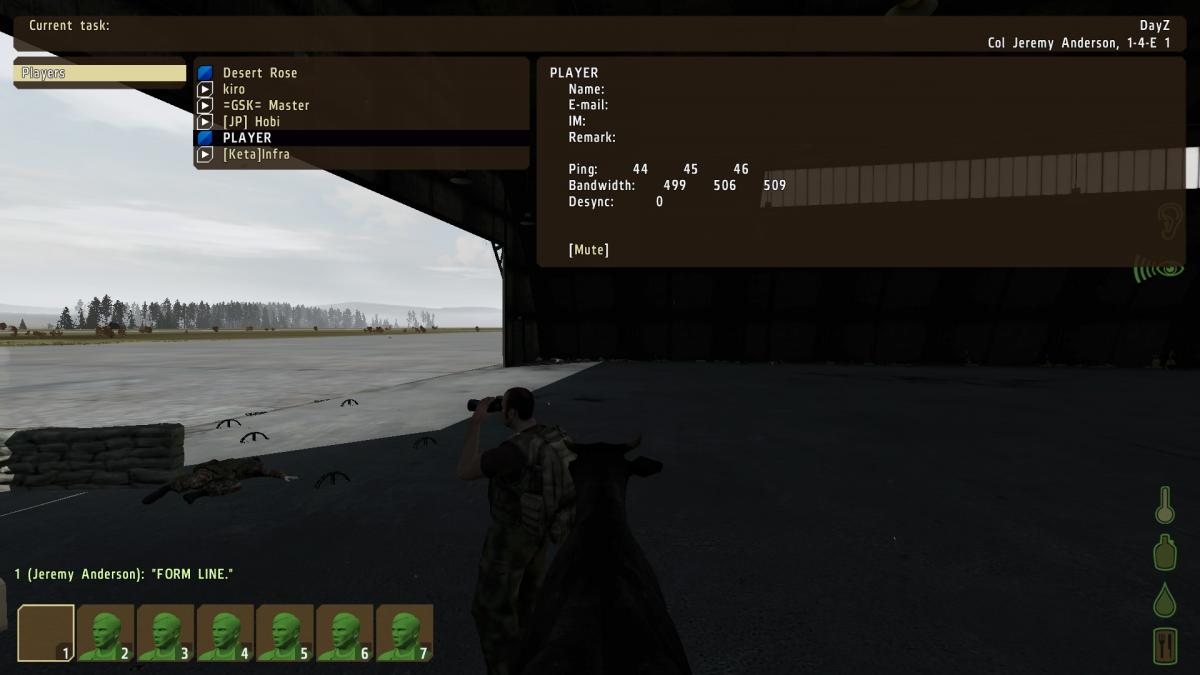
Task: Mute the selected player
Action: coord(589,250)
